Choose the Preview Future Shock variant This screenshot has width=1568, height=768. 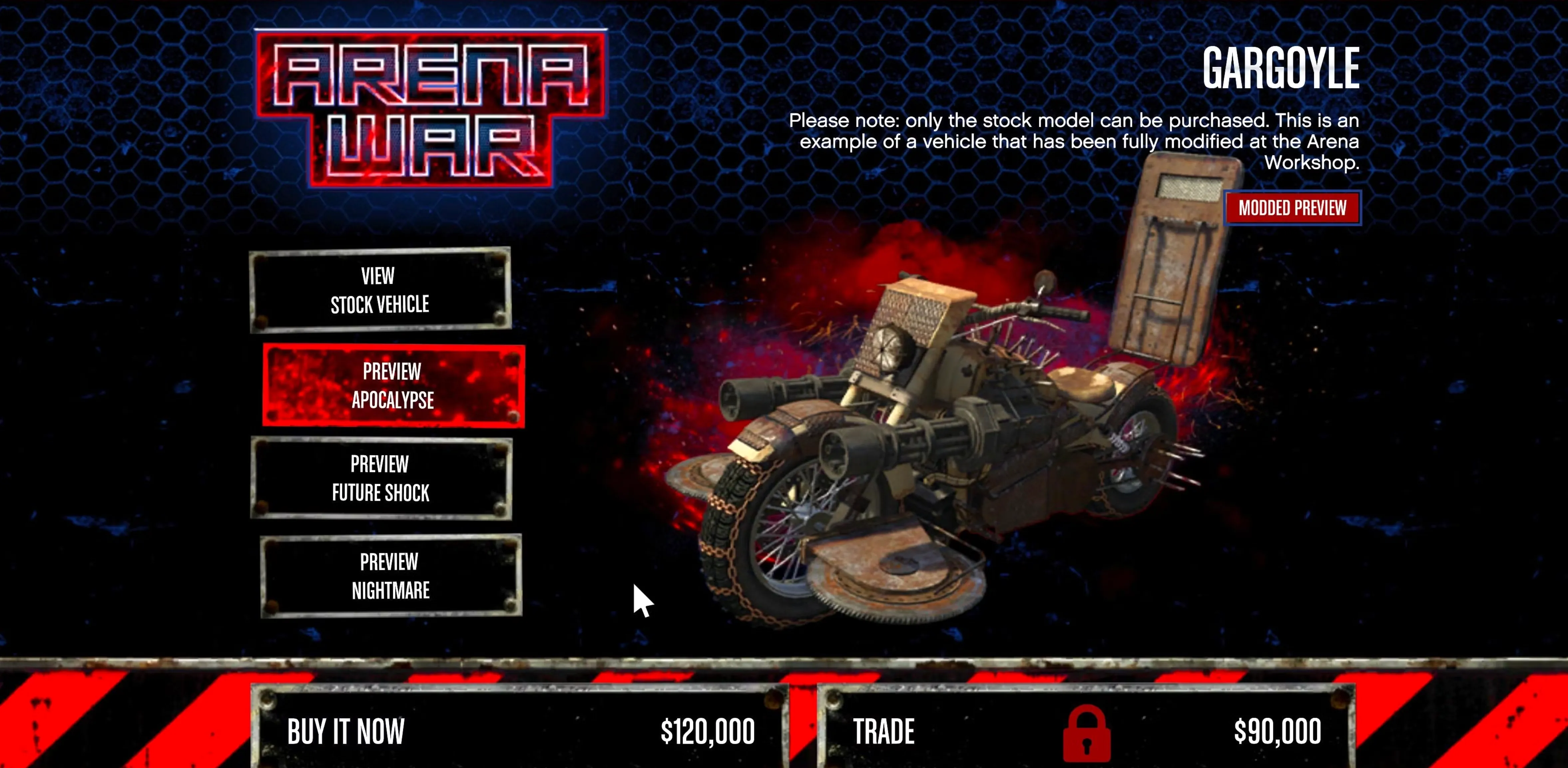coord(381,478)
